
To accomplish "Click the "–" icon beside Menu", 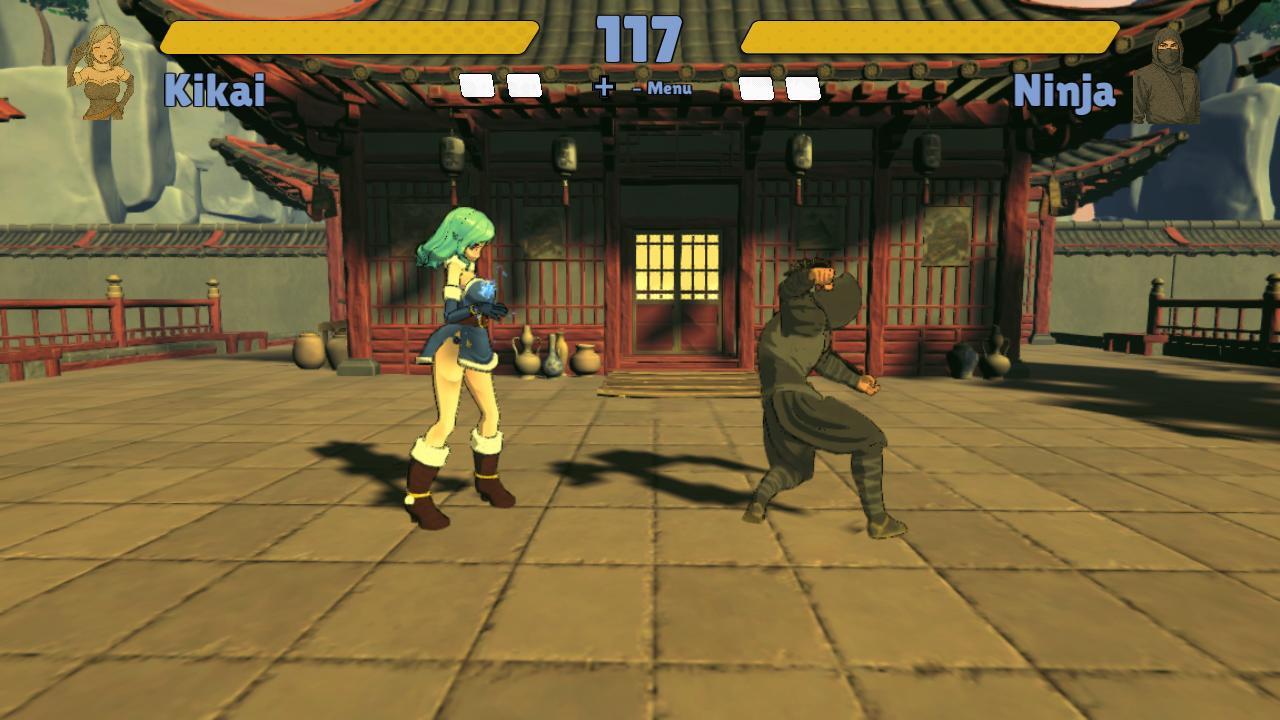I will coord(637,88).
